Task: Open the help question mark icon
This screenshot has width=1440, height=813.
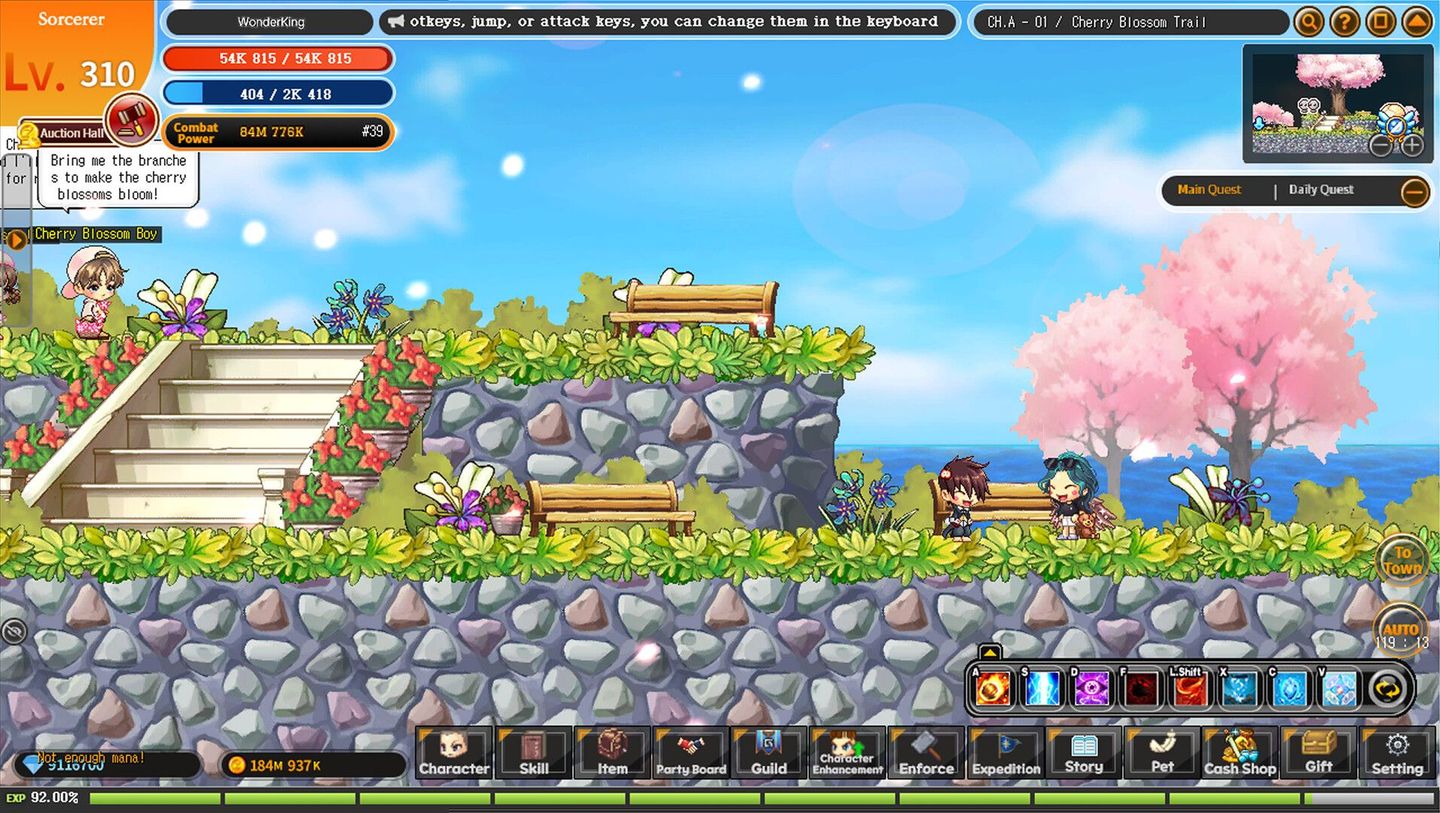Action: pyautogui.click(x=1344, y=21)
